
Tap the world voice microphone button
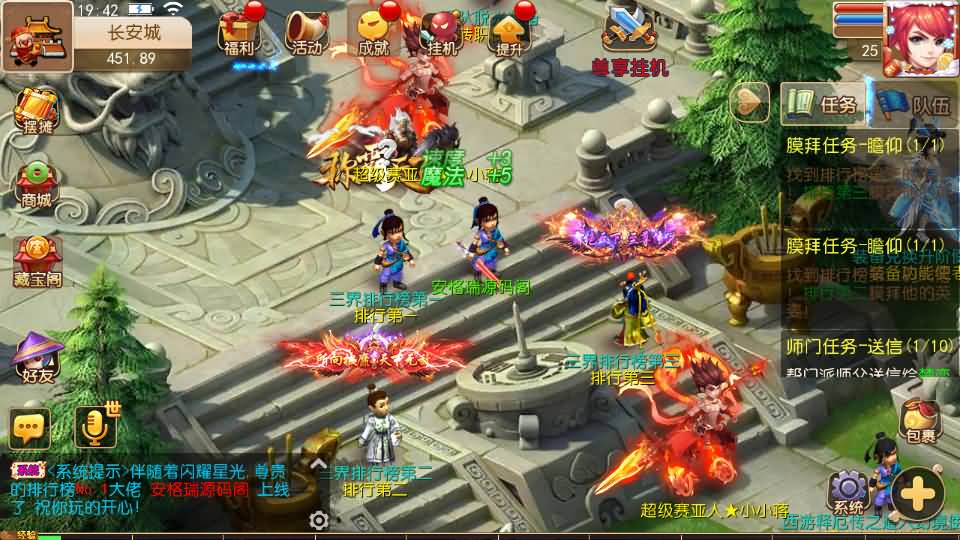click(96, 428)
